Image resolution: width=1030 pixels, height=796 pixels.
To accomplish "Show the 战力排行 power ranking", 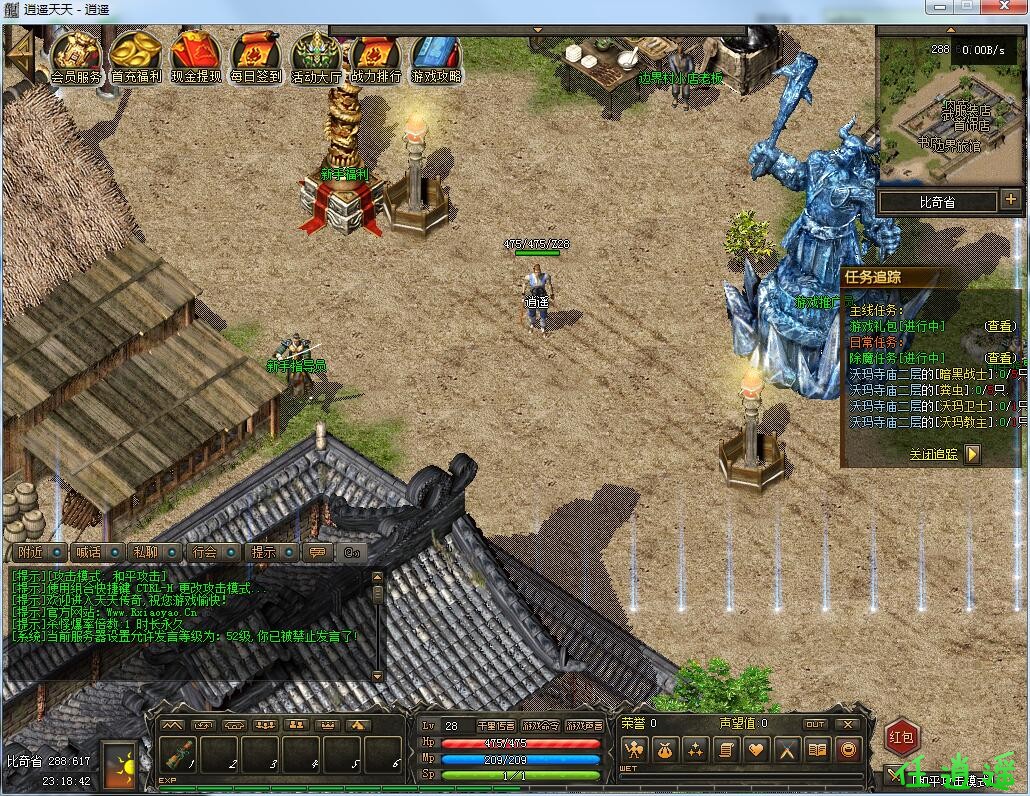I will coord(376,53).
